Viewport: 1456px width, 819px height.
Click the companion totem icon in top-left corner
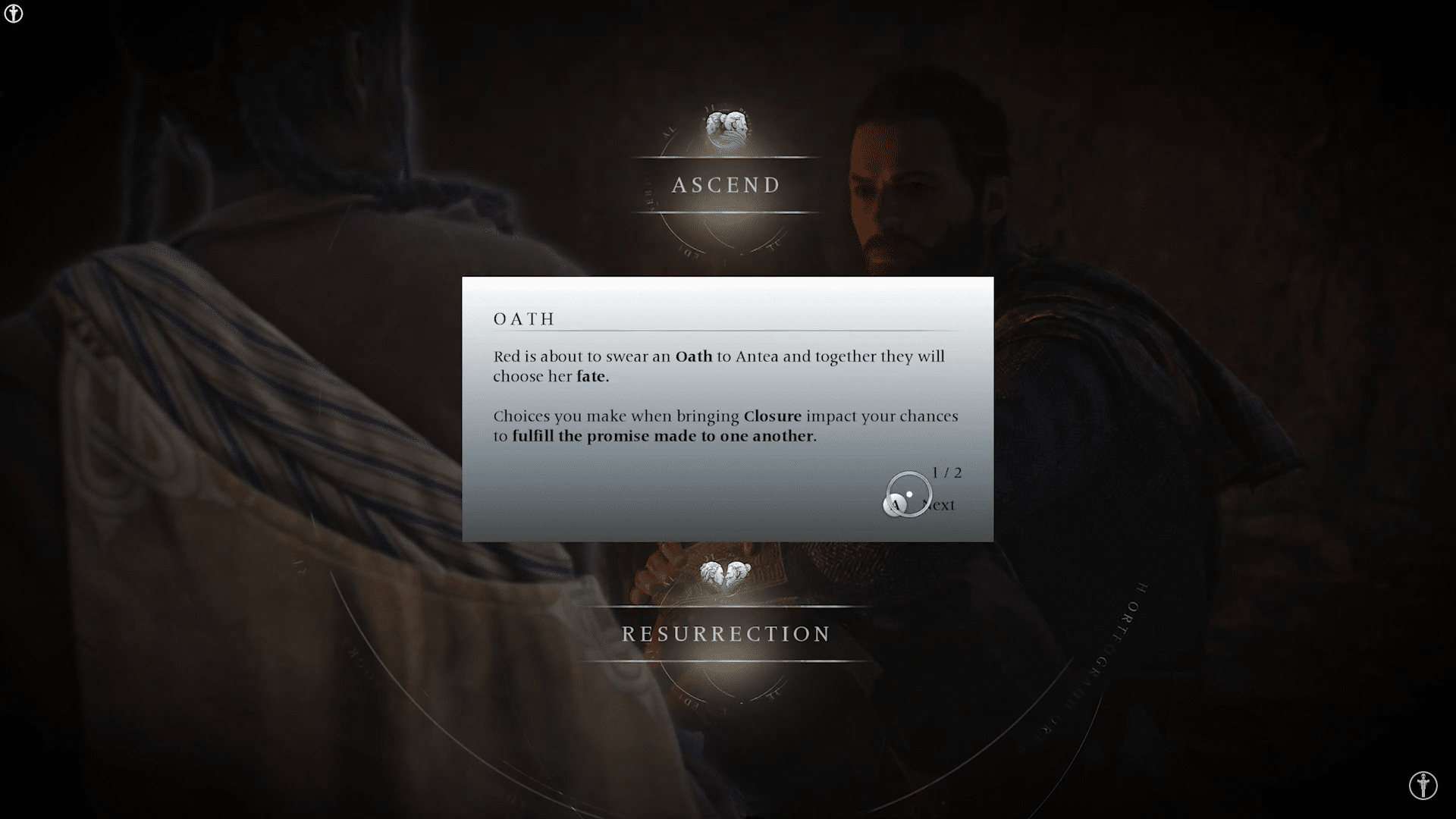13,13
